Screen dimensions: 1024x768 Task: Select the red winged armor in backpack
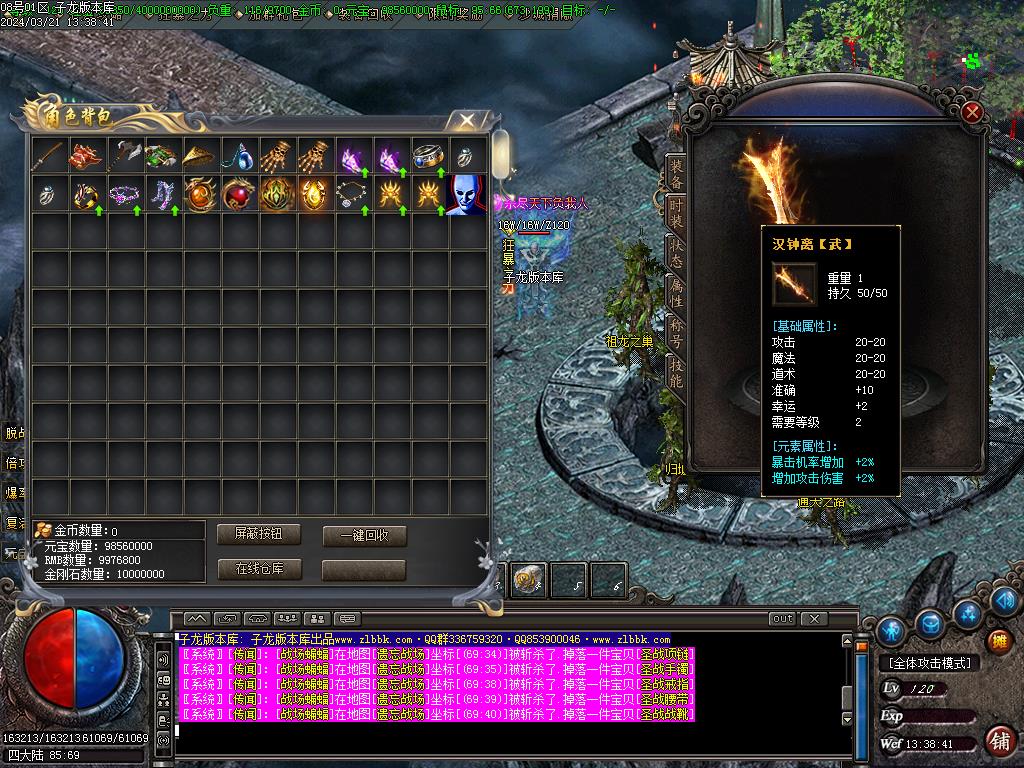tap(85, 156)
